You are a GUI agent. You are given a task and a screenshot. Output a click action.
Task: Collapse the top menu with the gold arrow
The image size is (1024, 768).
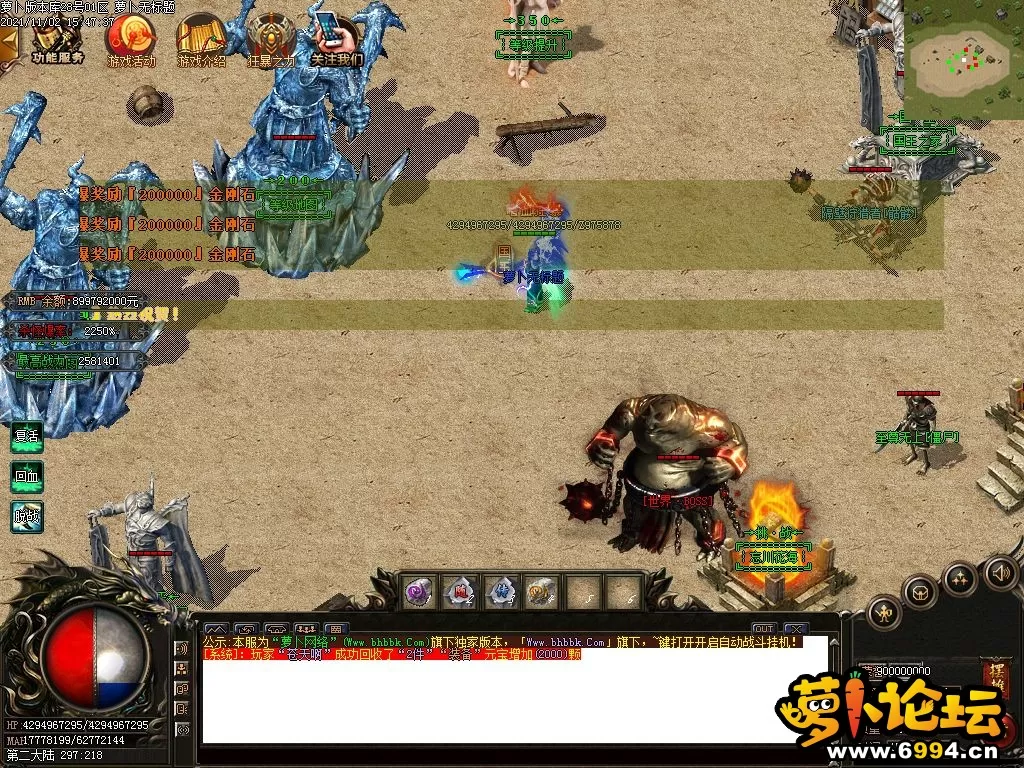9,42
